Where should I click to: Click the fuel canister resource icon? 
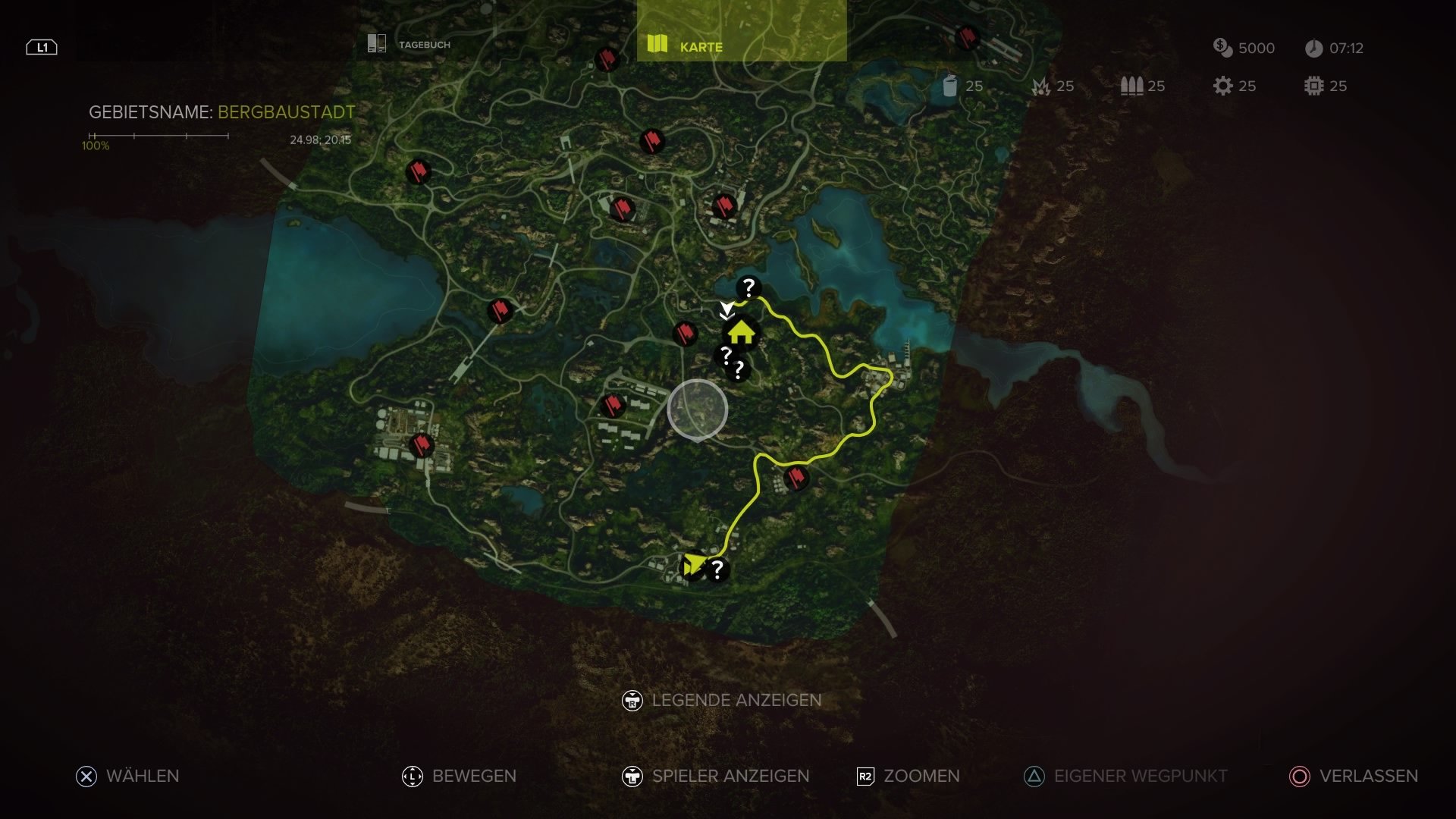click(x=951, y=86)
